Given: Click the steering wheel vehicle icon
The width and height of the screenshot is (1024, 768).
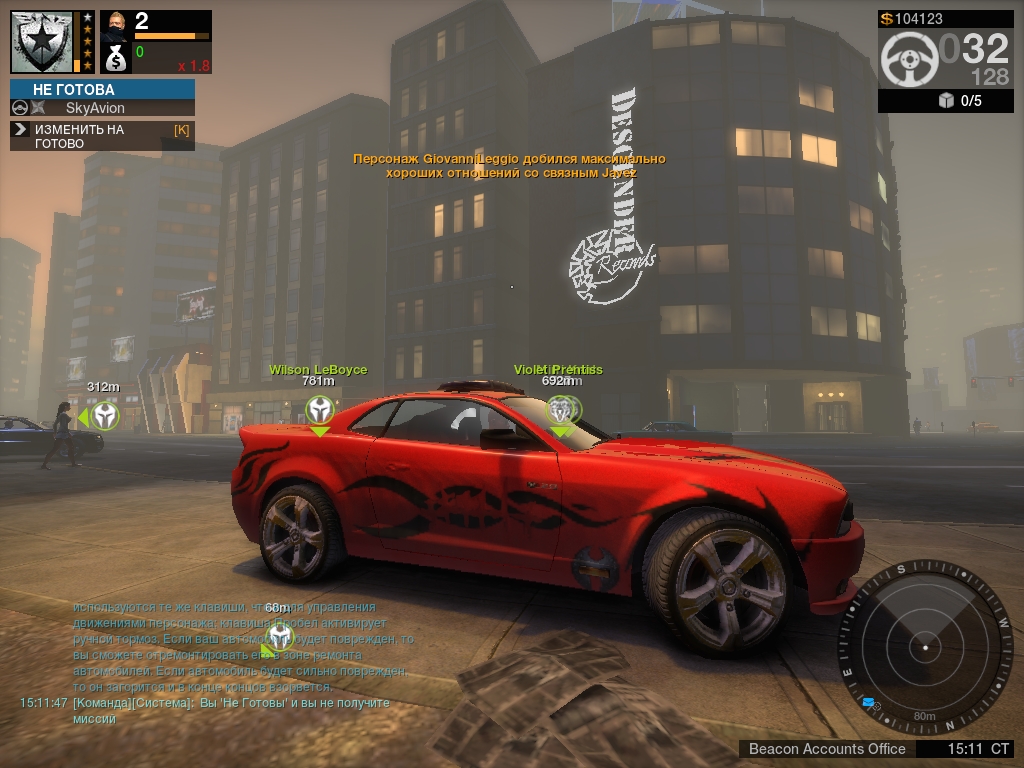Looking at the screenshot, I should pyautogui.click(x=909, y=60).
